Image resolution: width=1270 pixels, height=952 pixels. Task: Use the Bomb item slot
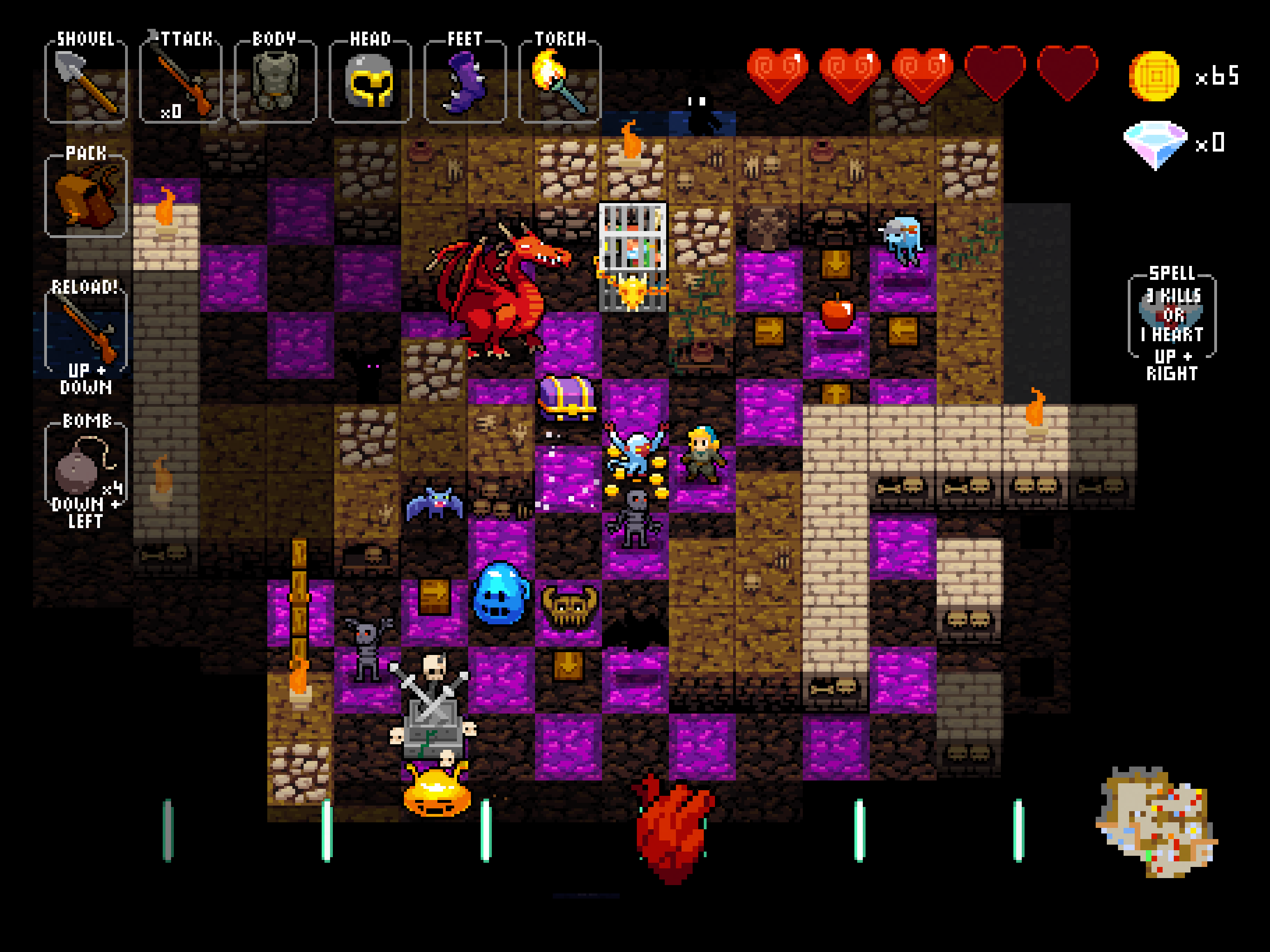(x=86, y=466)
